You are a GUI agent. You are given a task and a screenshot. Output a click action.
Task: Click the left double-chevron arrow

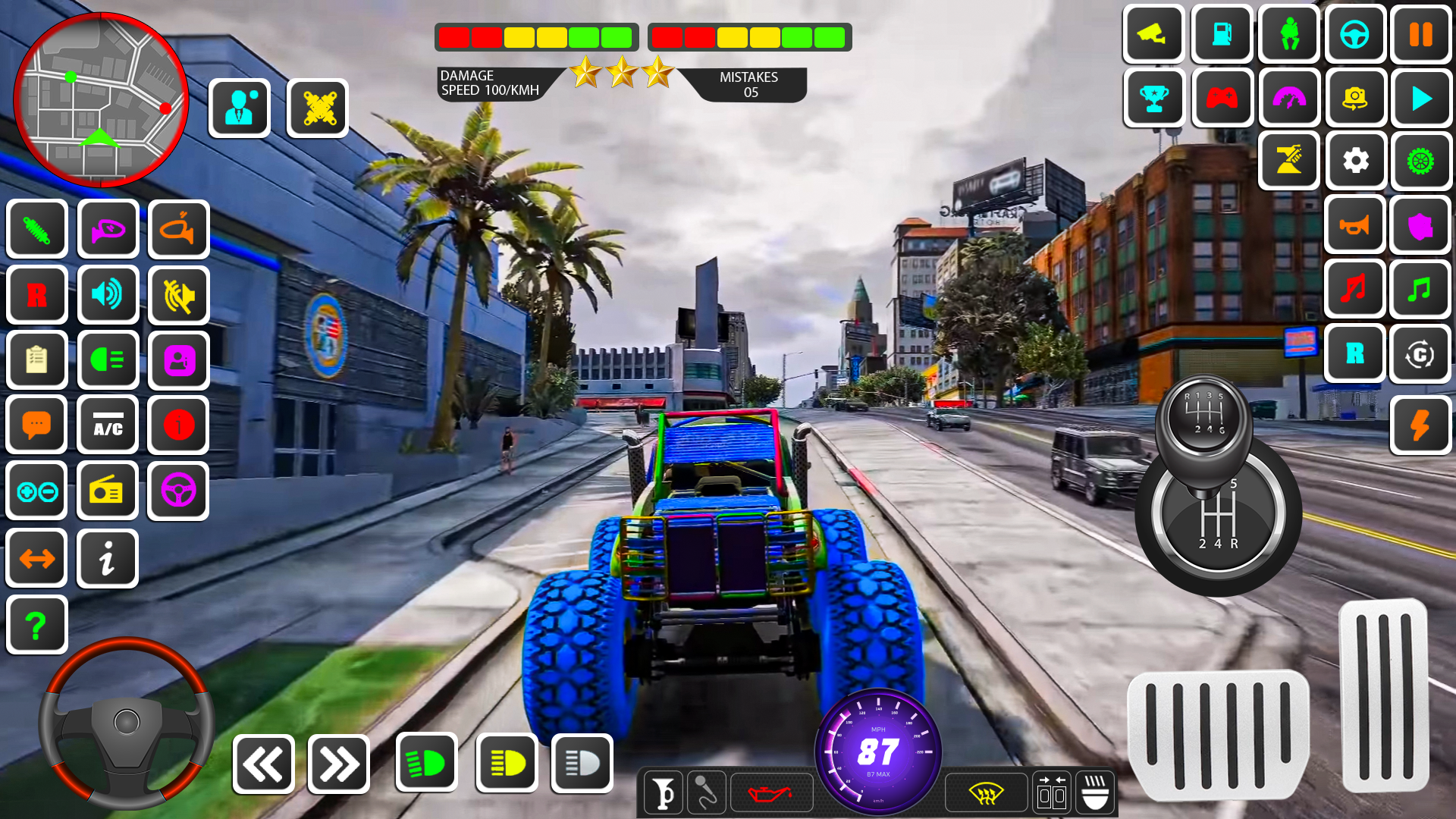[263, 763]
